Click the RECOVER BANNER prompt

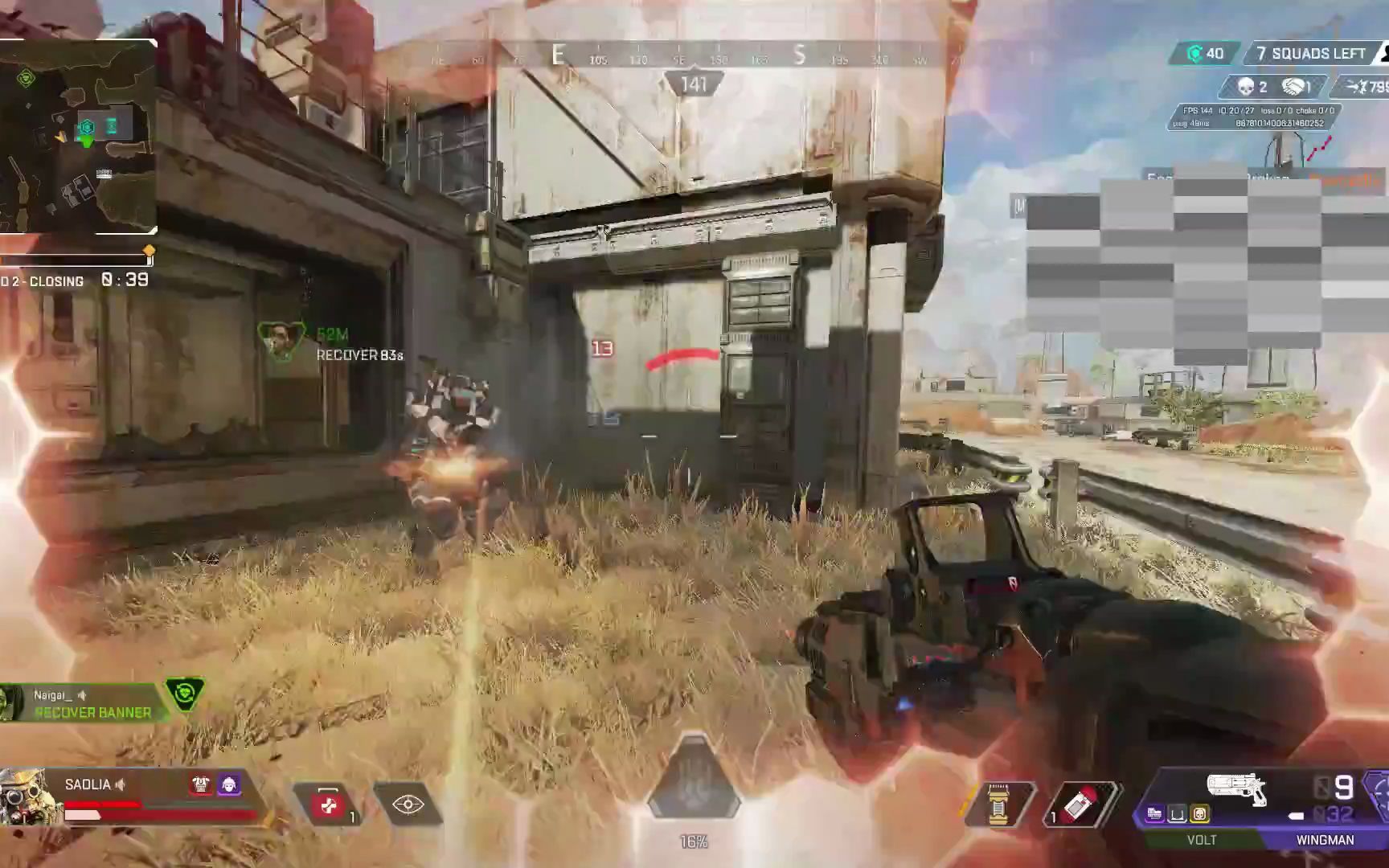coord(91,712)
